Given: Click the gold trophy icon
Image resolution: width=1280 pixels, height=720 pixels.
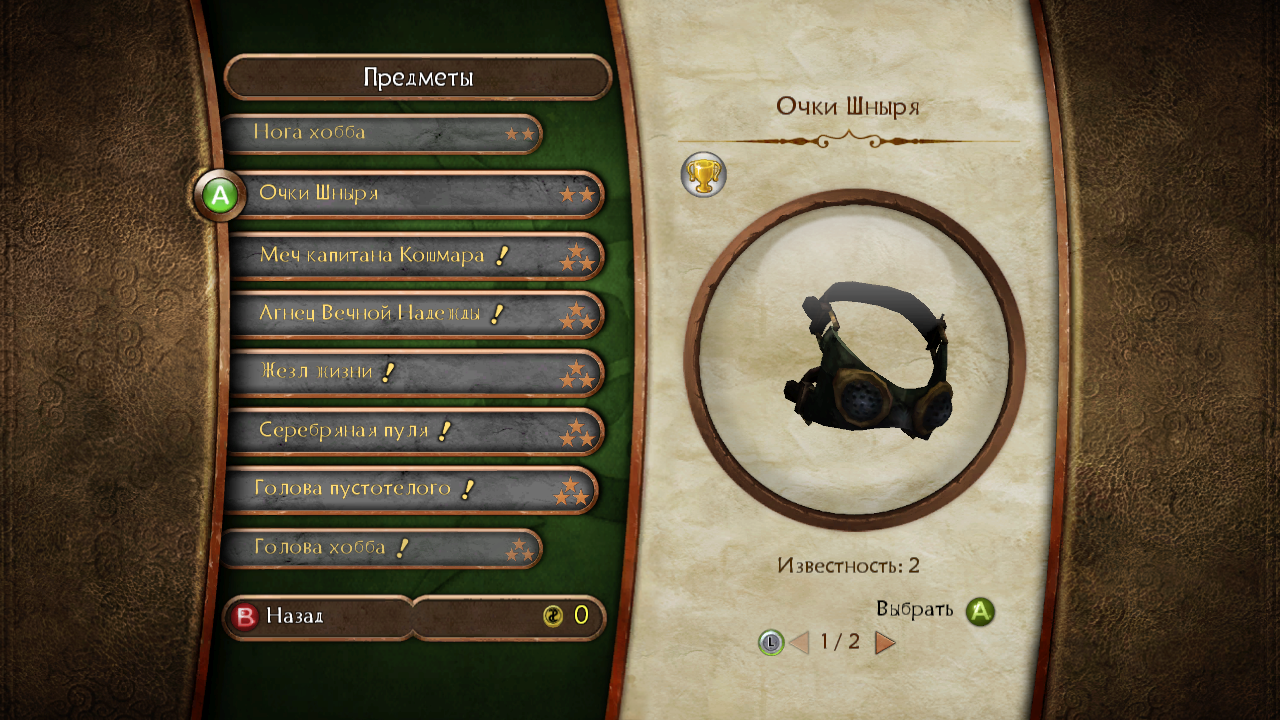Looking at the screenshot, I should (x=704, y=175).
